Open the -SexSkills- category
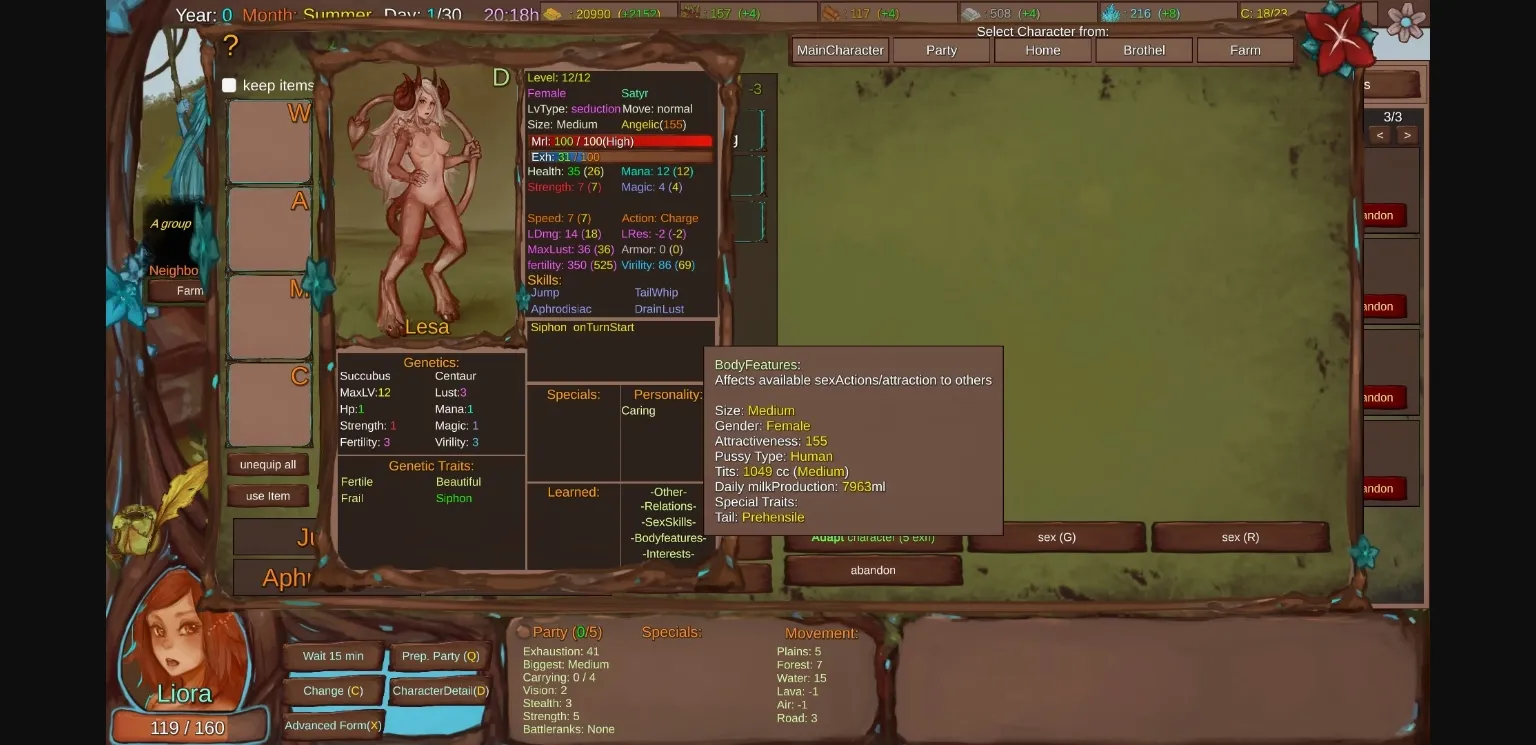This screenshot has height=745, width=1536. [x=667, y=522]
